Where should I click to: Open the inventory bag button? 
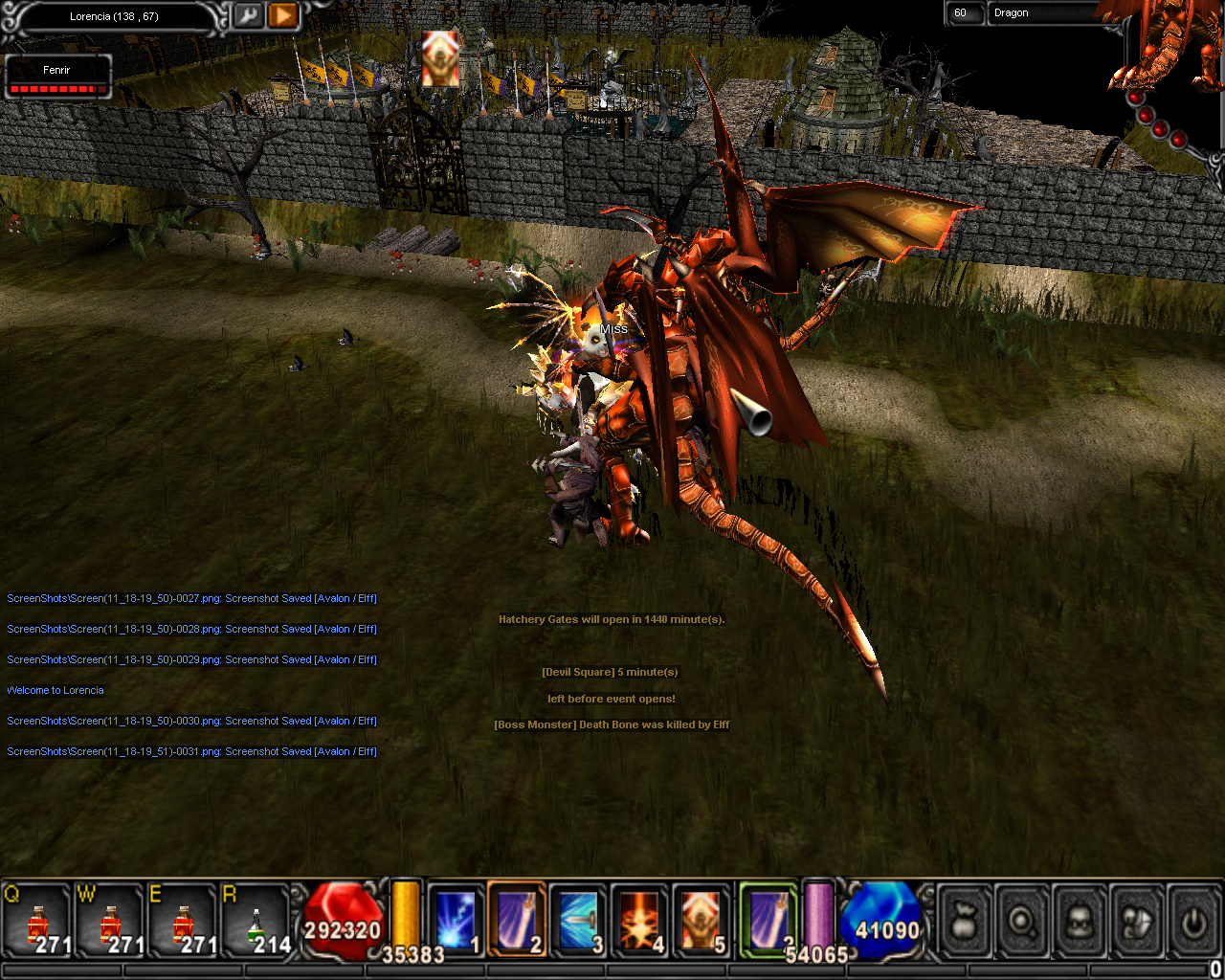964,922
